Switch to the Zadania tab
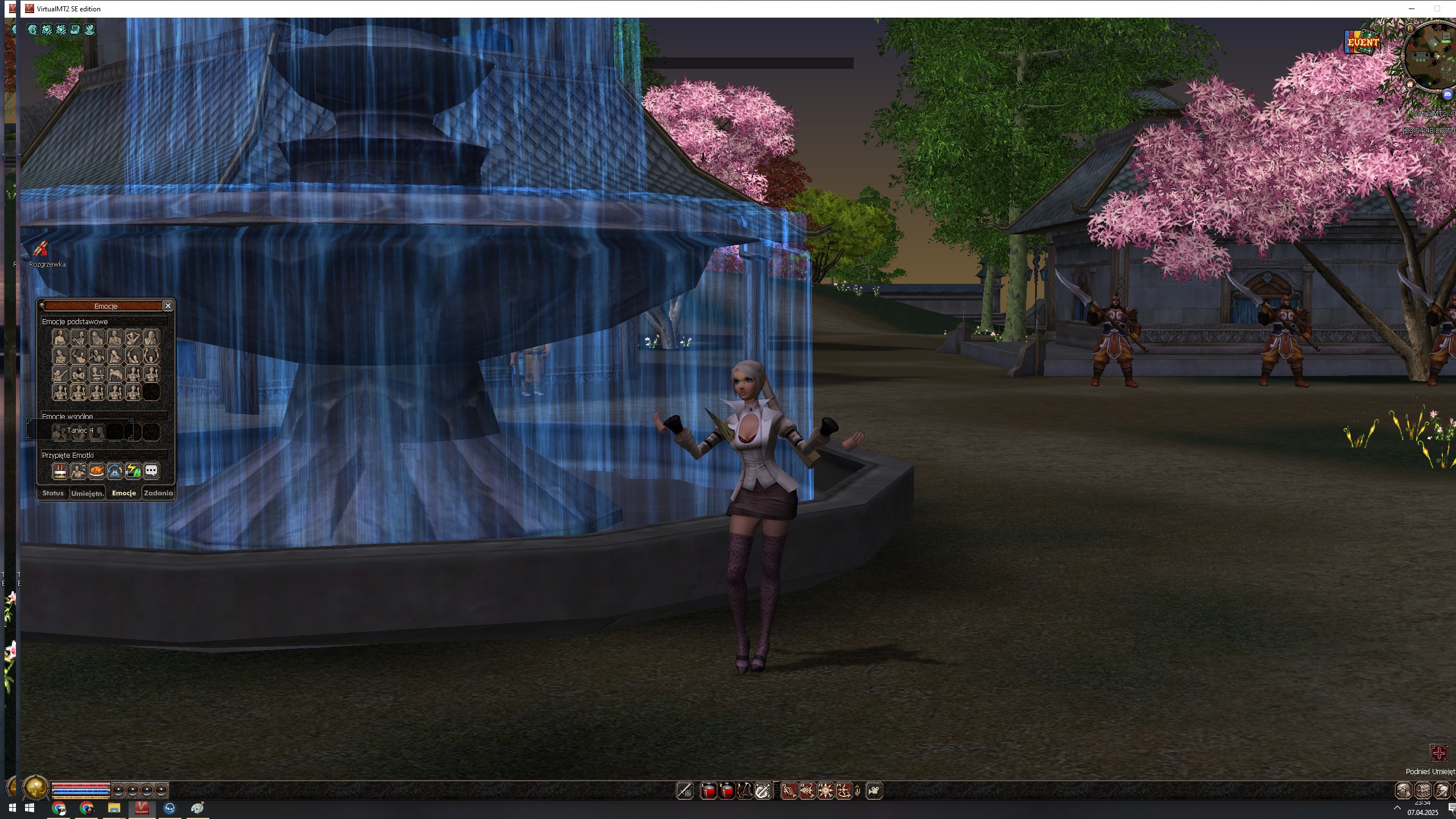 [x=158, y=493]
